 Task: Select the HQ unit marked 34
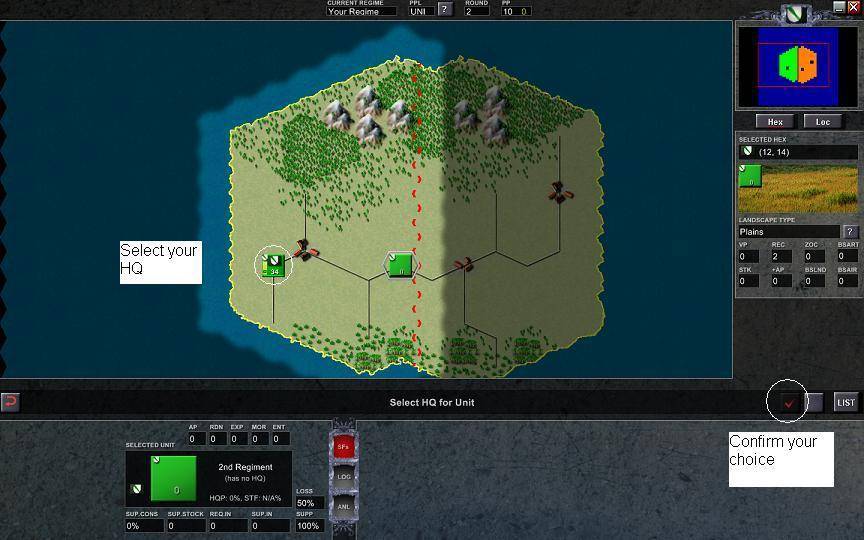274,266
